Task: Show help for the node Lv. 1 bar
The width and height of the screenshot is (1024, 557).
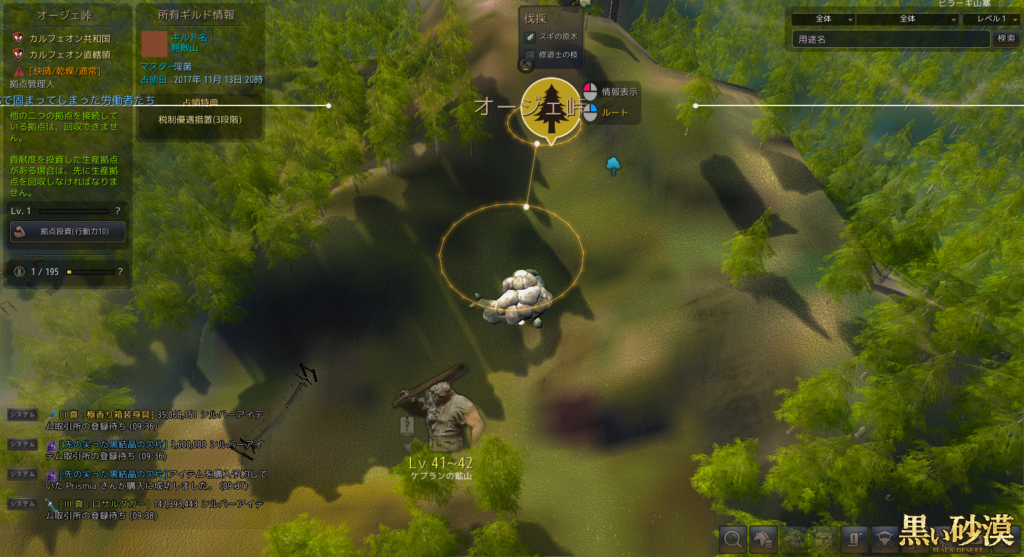Action: 118,211
